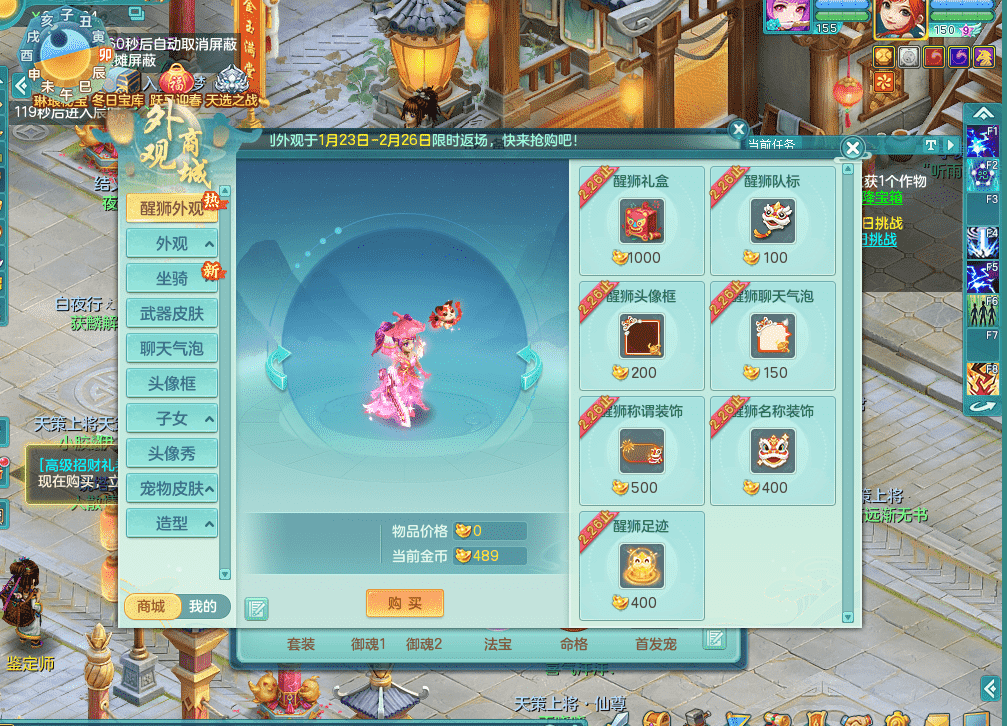The image size is (1007, 726).
Task: Select the 头像秀 category
Action: [x=172, y=454]
